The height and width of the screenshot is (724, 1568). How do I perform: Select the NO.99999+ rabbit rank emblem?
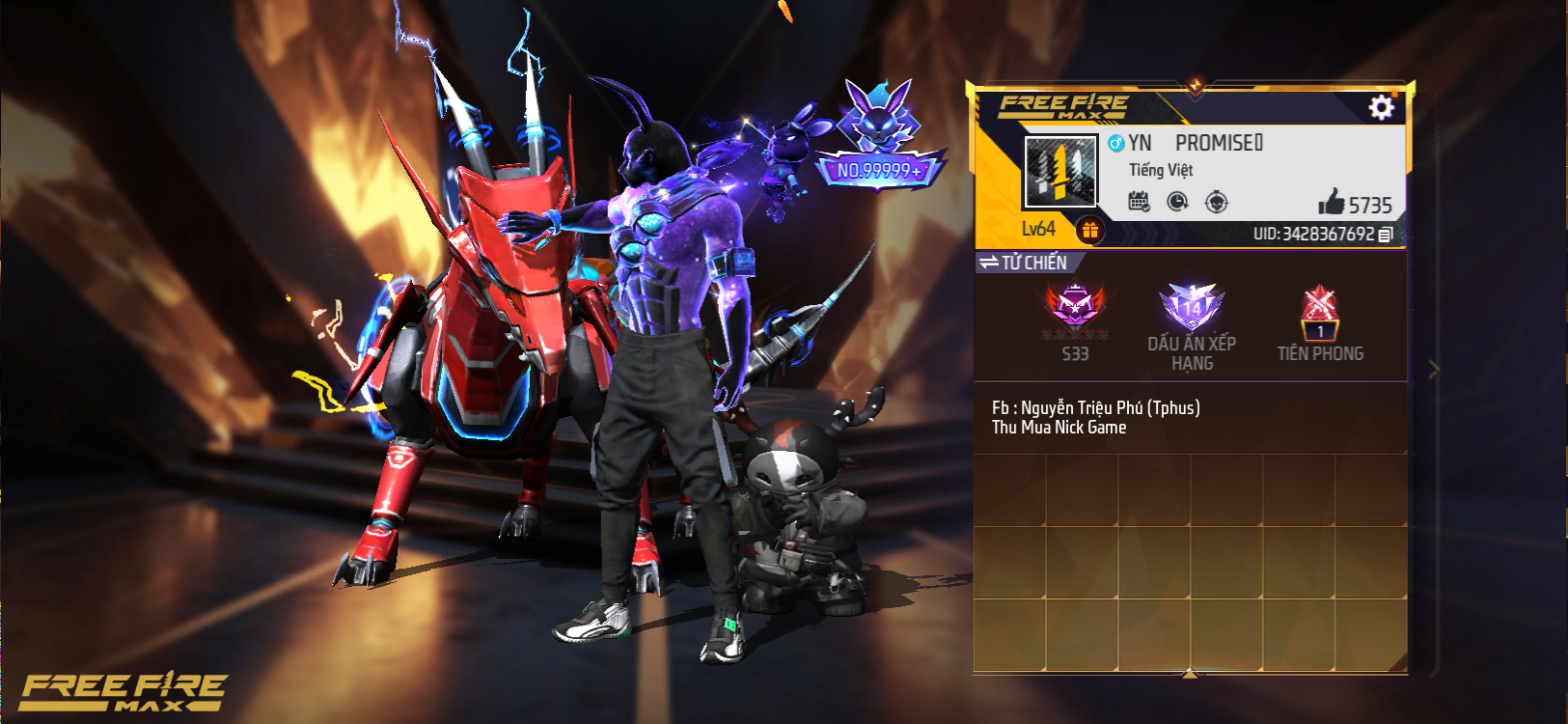(x=878, y=137)
